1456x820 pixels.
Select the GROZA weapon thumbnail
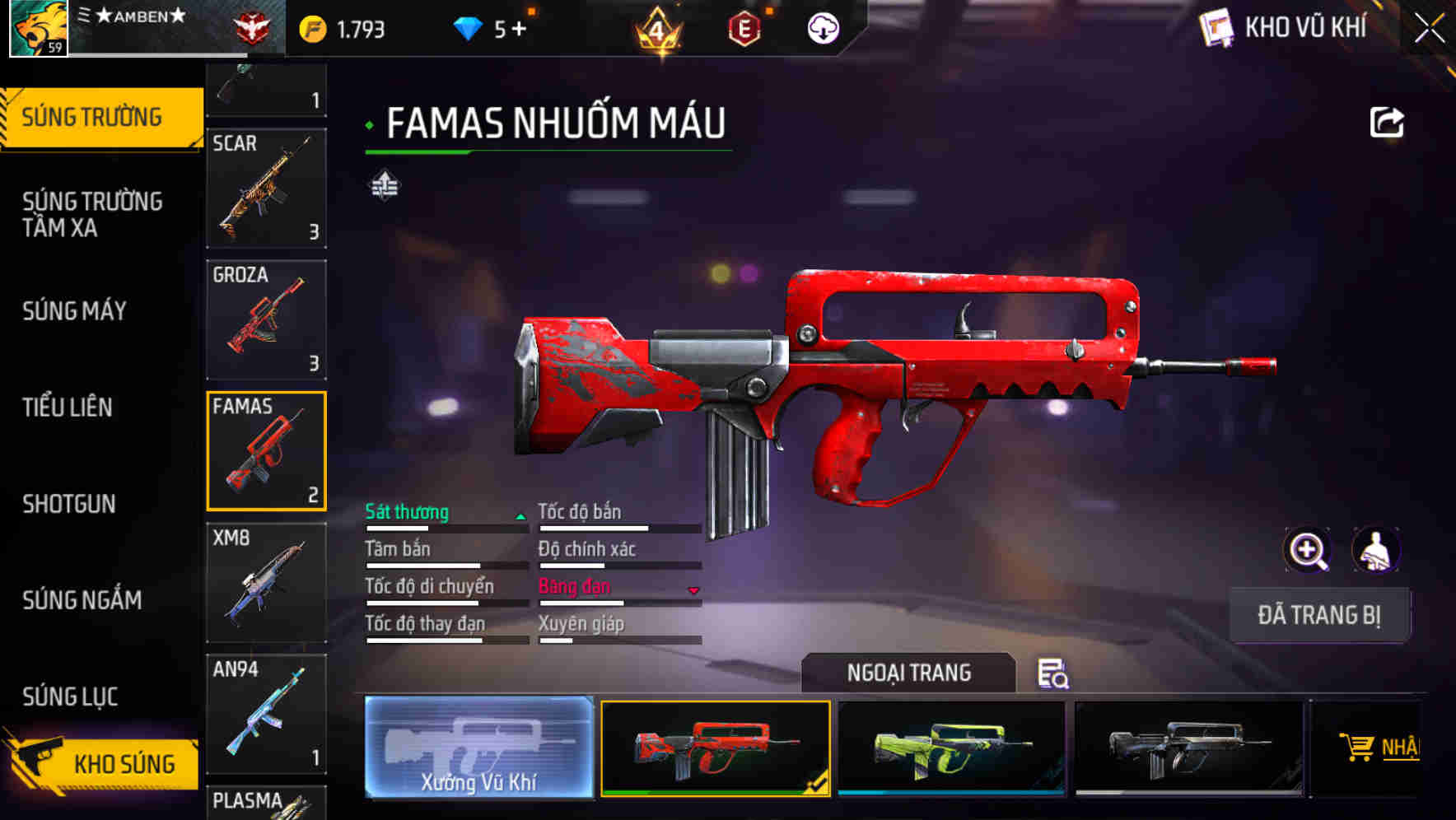click(x=265, y=319)
